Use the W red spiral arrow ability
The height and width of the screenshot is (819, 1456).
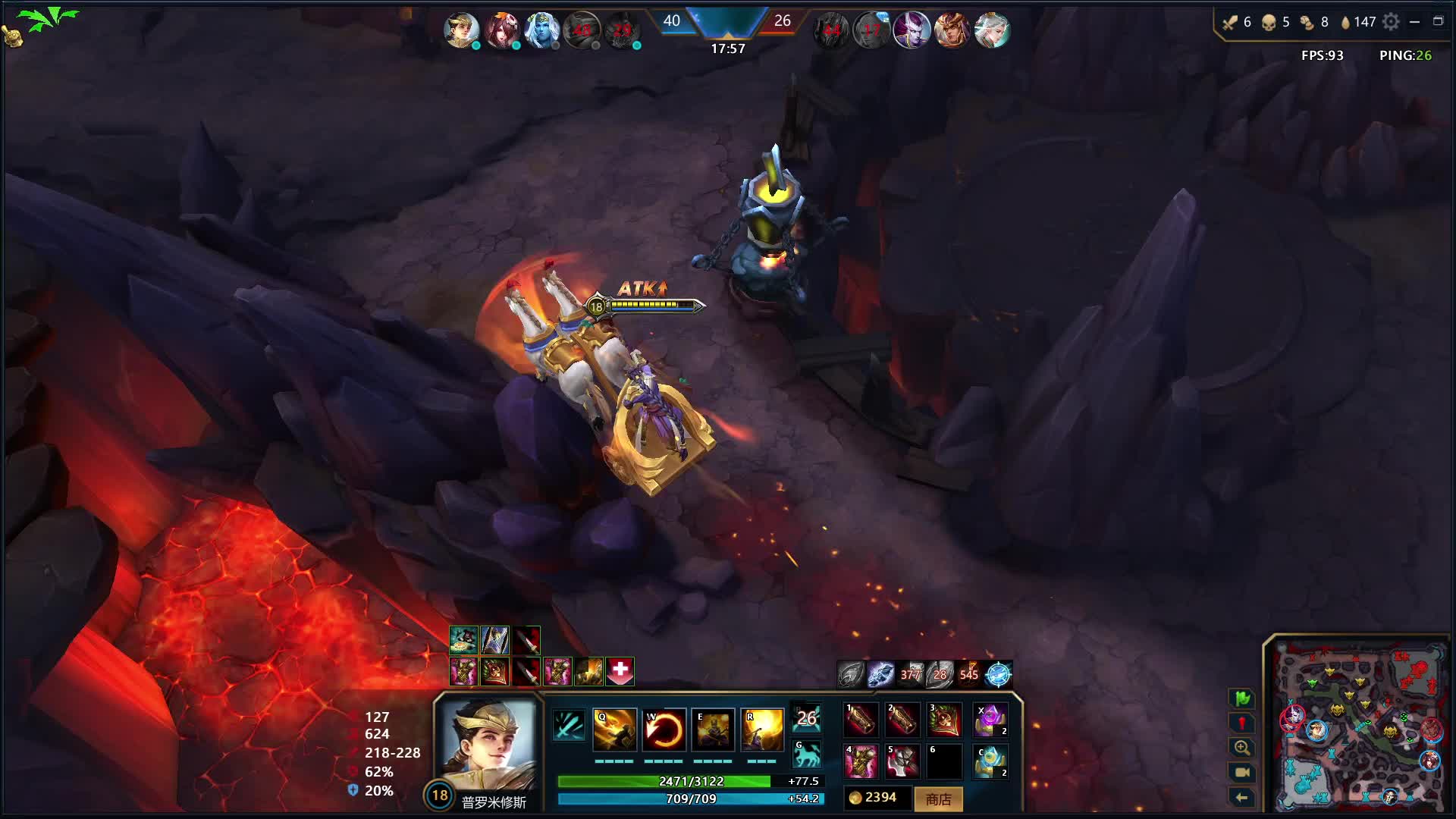click(x=664, y=730)
